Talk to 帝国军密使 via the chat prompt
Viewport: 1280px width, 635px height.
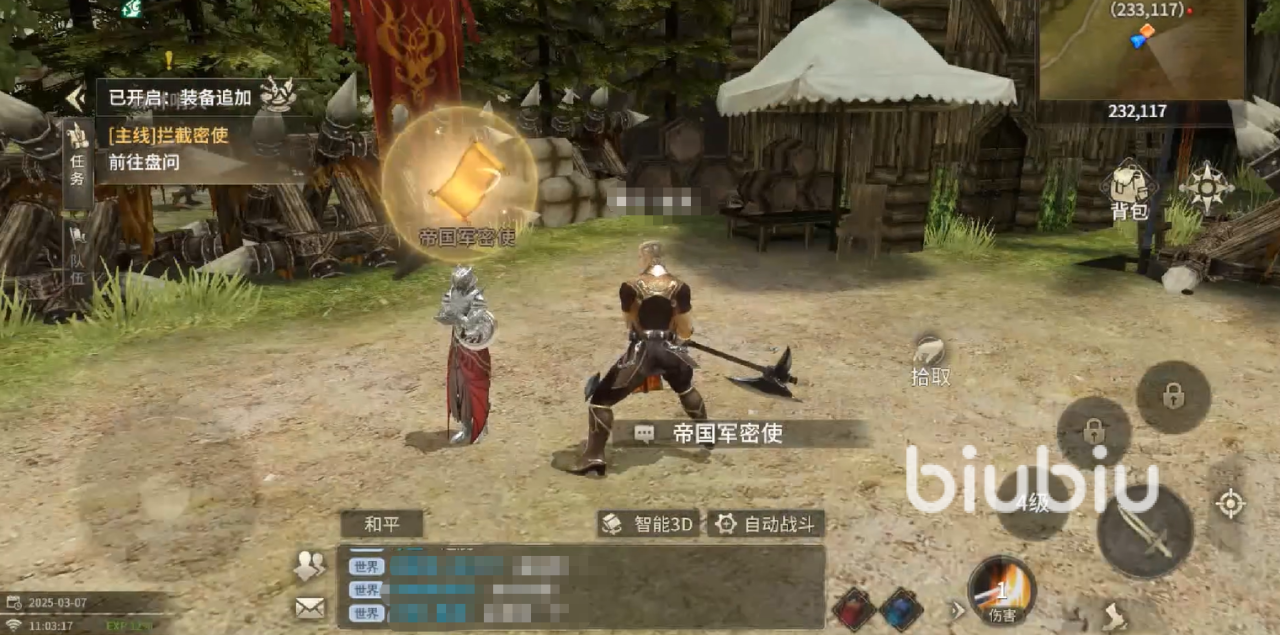tap(725, 433)
